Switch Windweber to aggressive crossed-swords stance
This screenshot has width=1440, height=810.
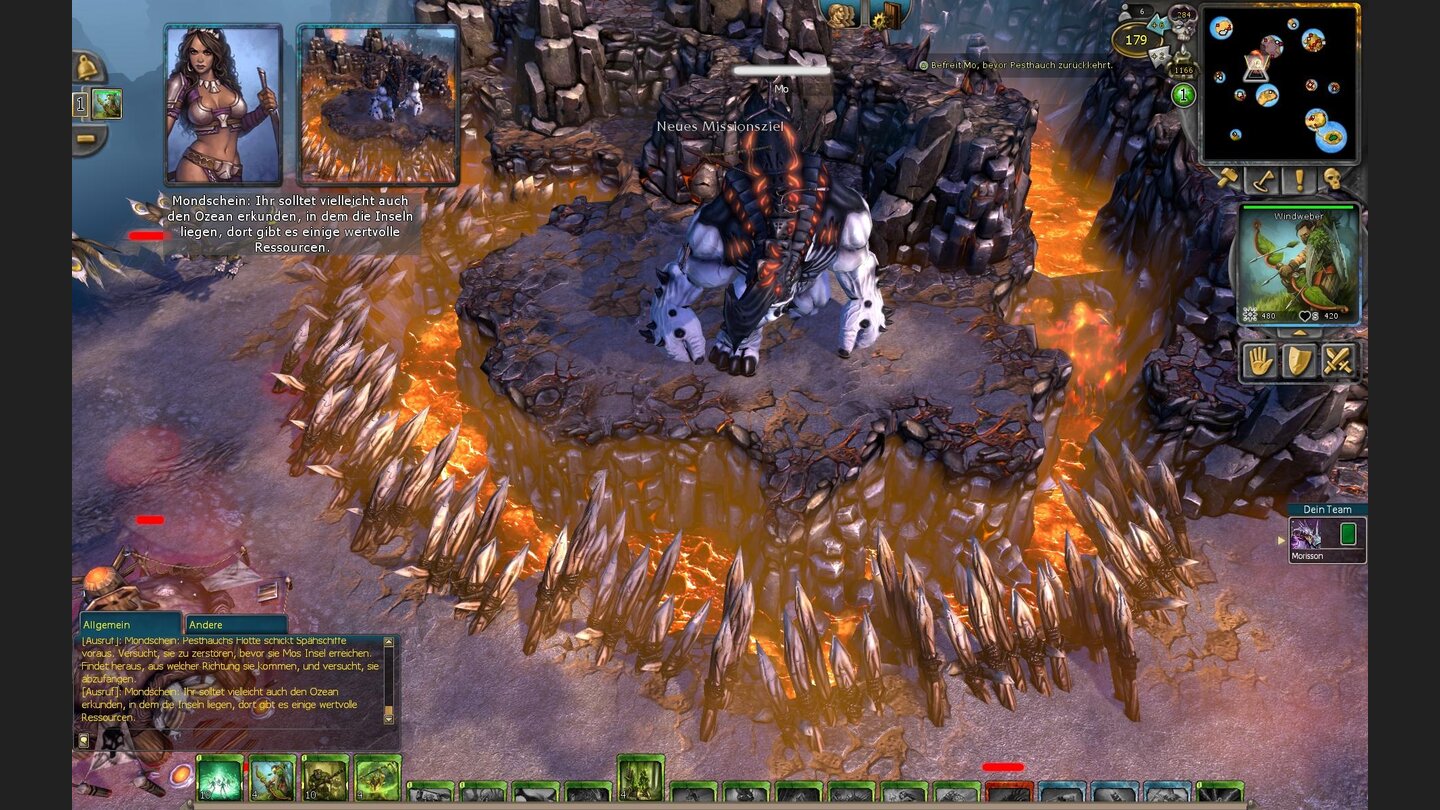click(x=1340, y=359)
